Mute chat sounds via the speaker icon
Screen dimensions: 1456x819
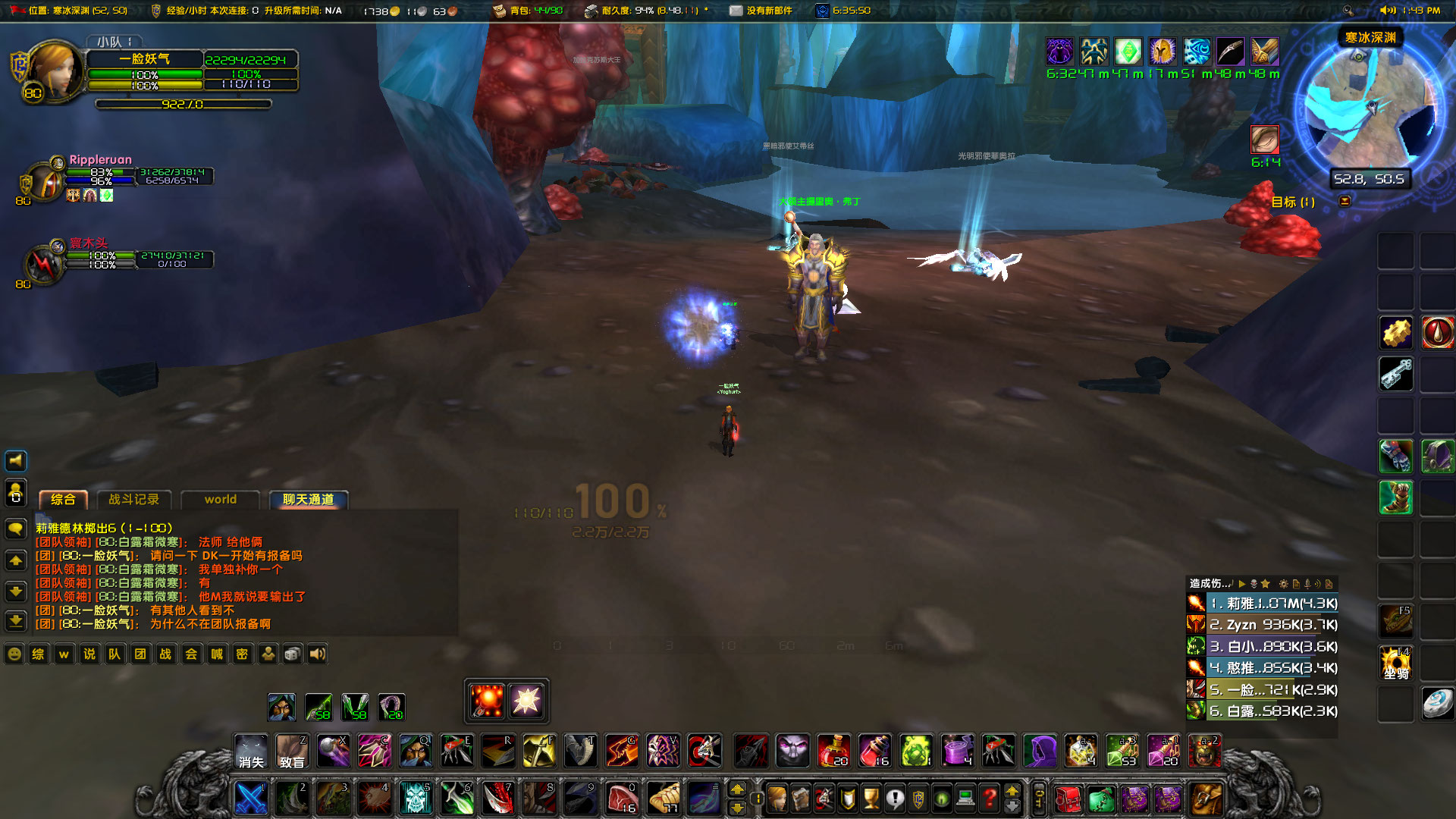point(317,654)
